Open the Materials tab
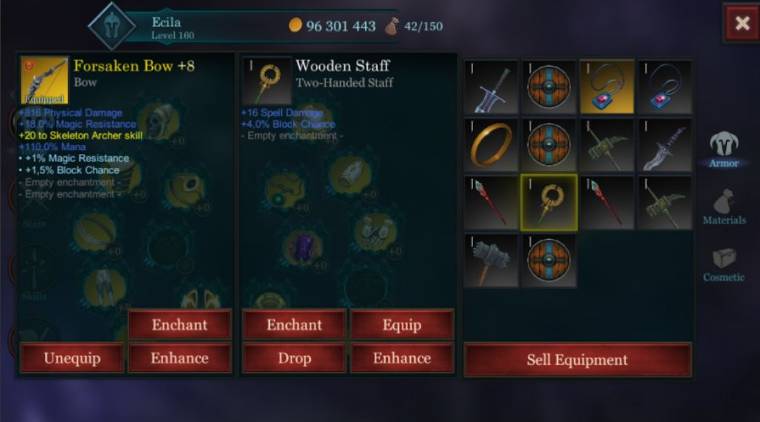 (x=724, y=207)
